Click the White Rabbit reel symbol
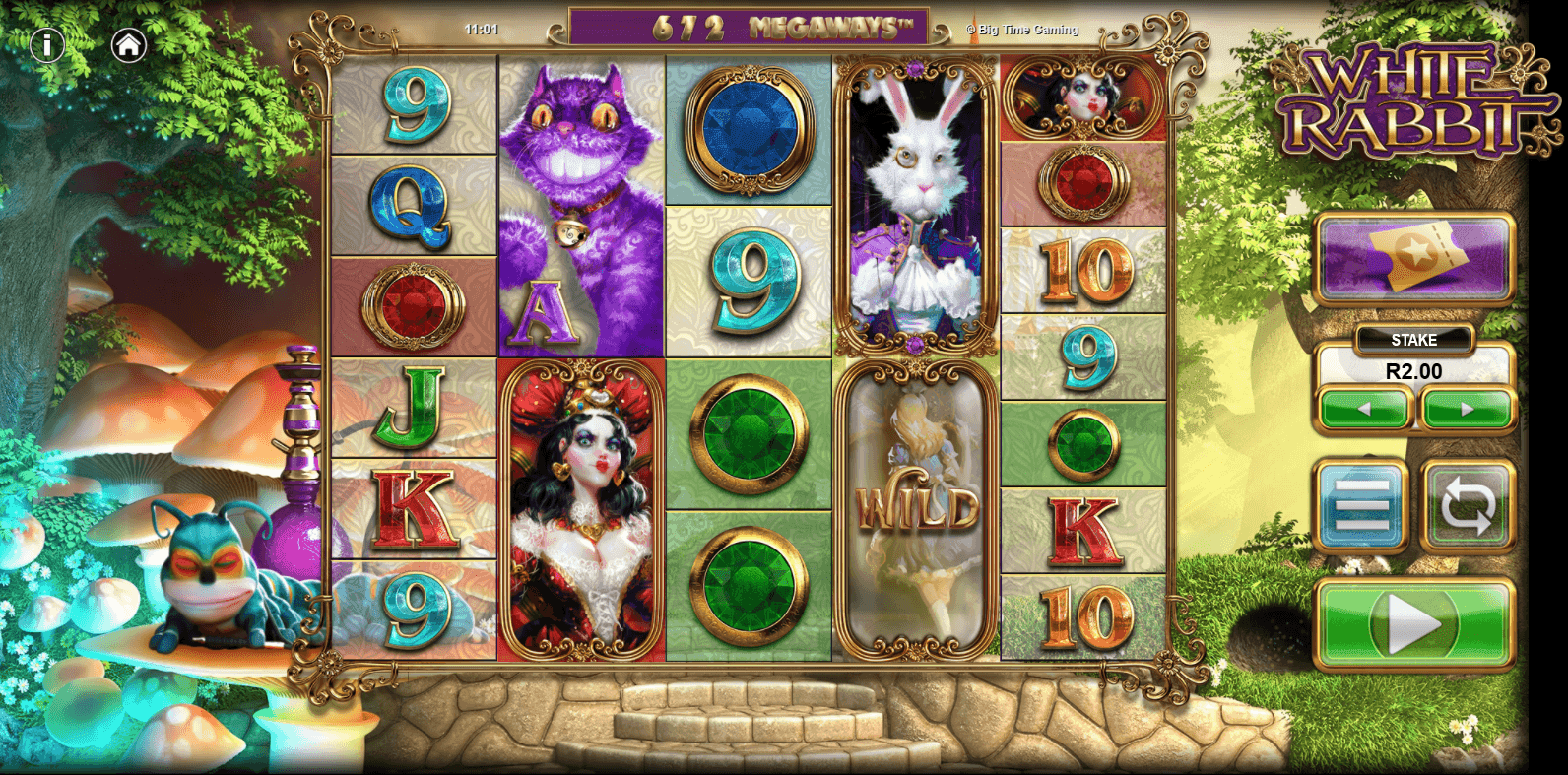Viewport: 1568px width, 775px height. (915, 197)
